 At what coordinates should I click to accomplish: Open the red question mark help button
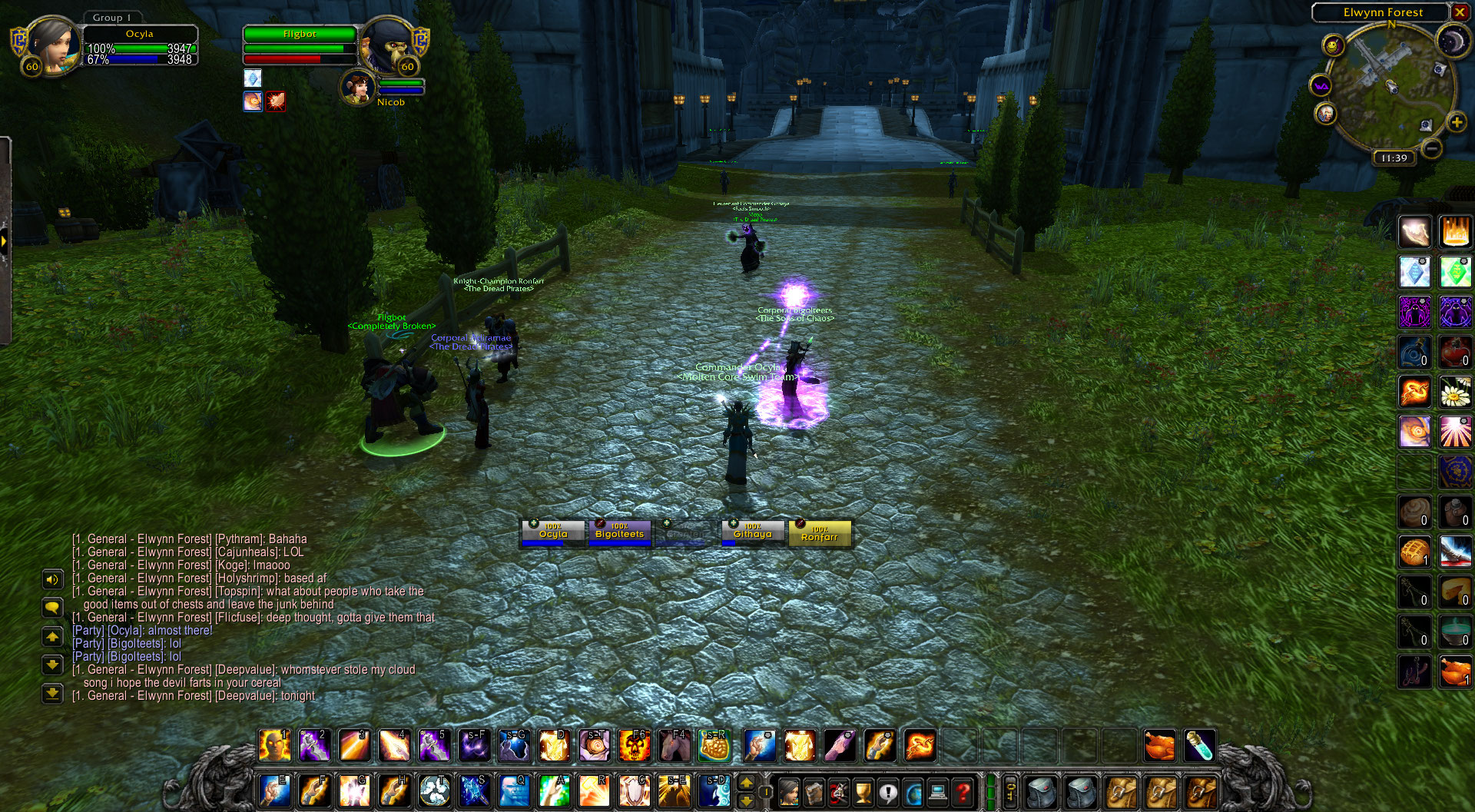point(963,792)
